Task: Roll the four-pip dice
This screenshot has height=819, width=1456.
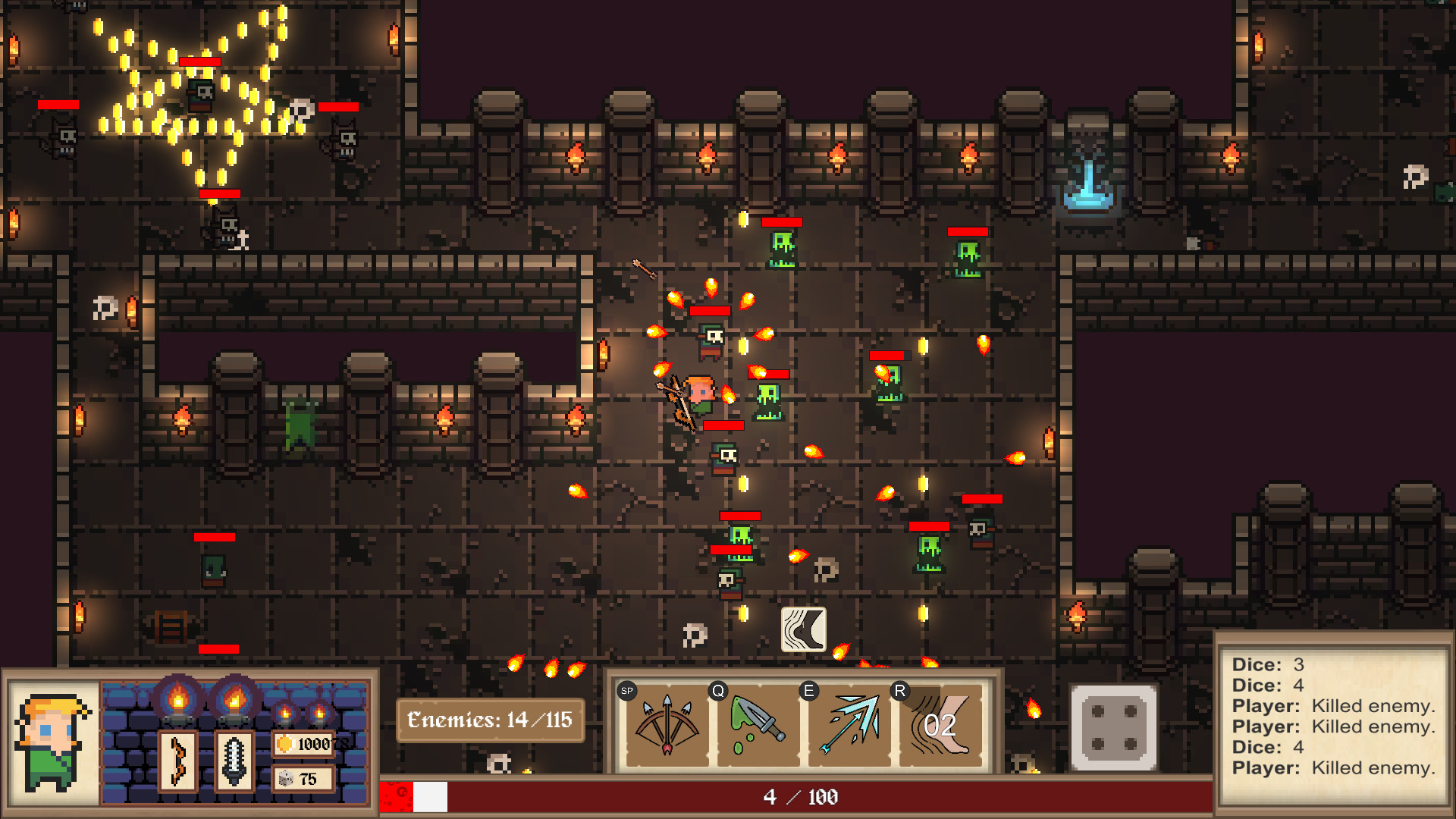Action: [1113, 727]
